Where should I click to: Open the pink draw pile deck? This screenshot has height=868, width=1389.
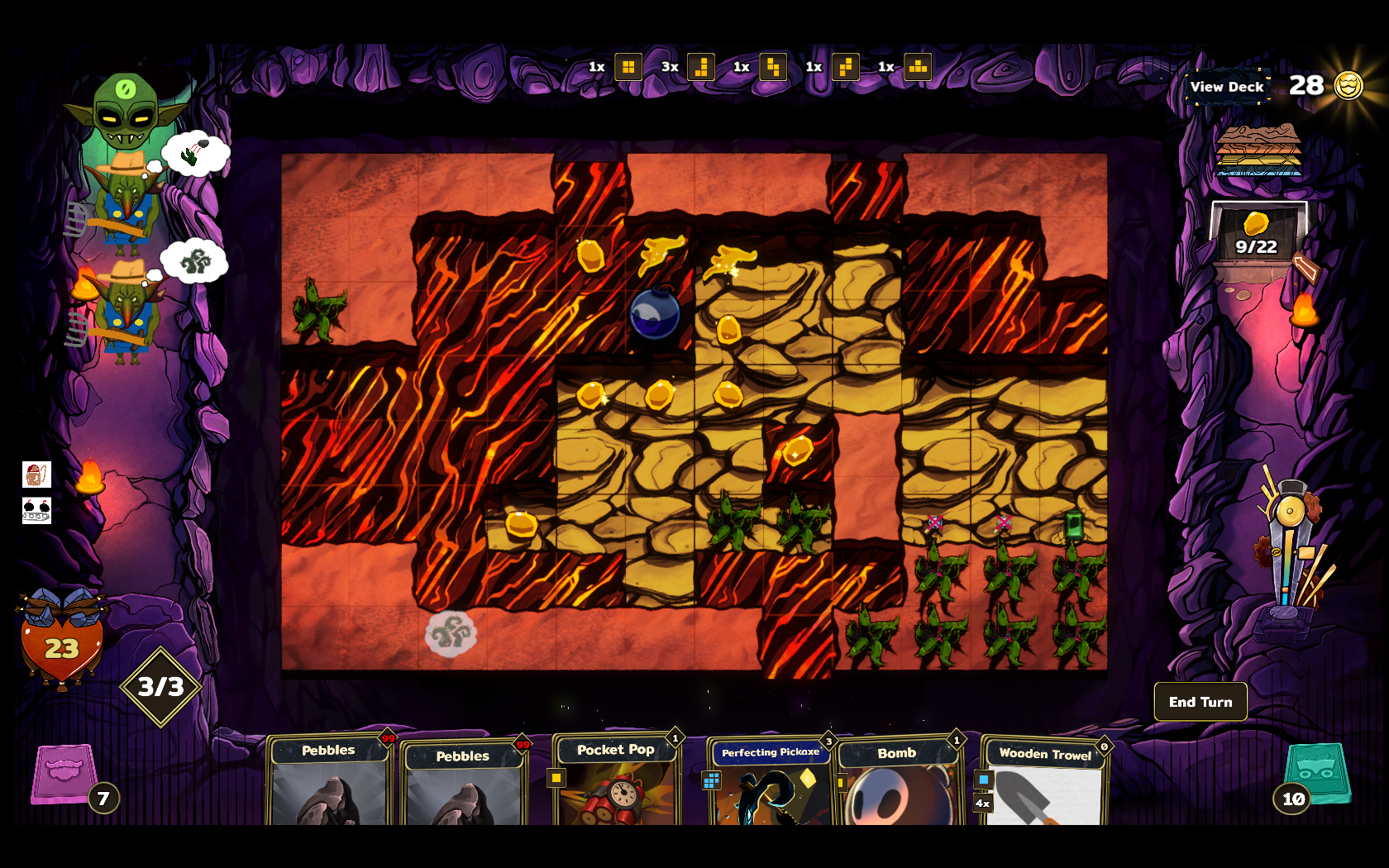[64, 775]
